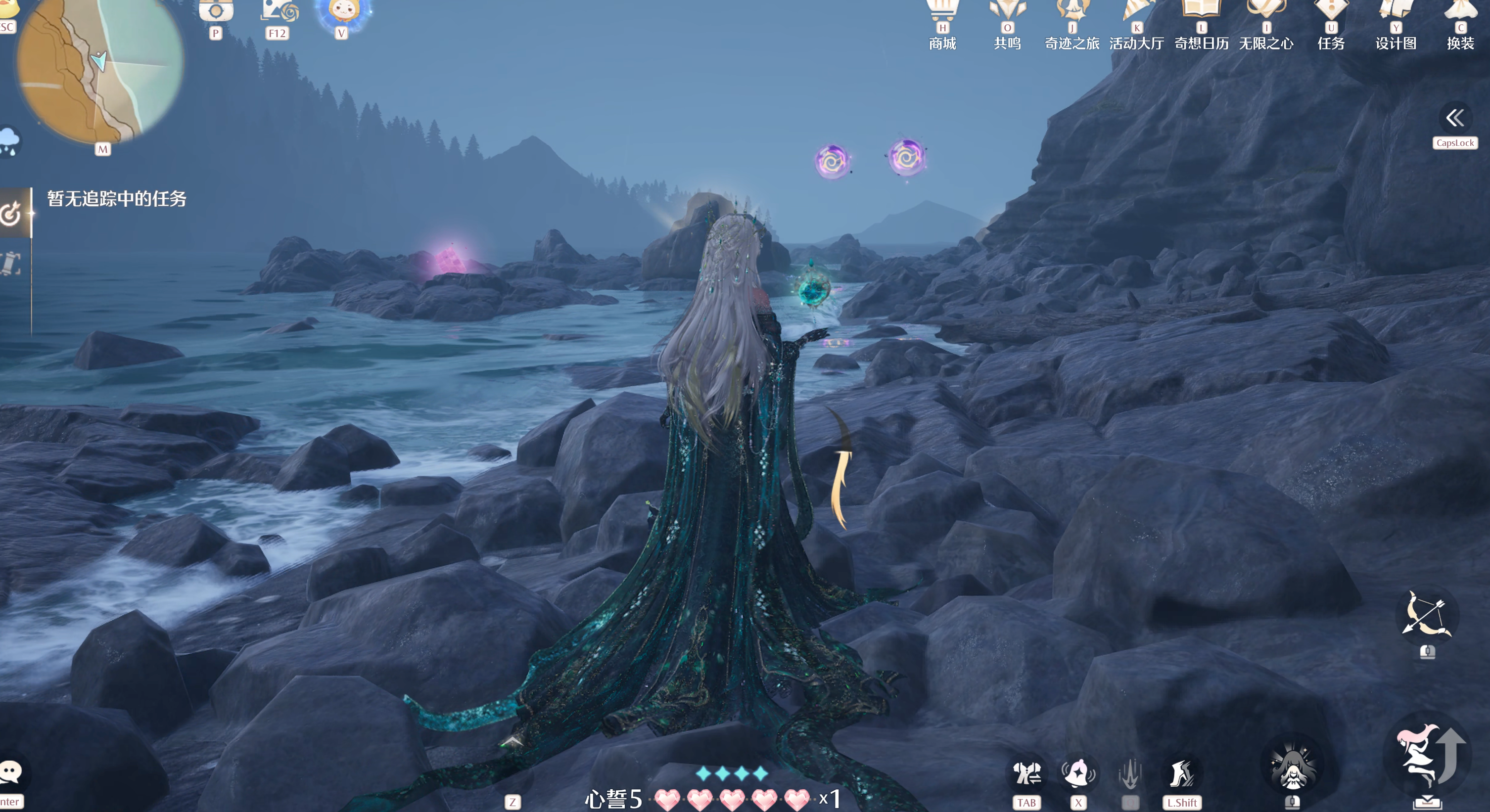The width and height of the screenshot is (1490, 812).
Task: Activate the sprint ability icon
Action: tap(1181, 773)
